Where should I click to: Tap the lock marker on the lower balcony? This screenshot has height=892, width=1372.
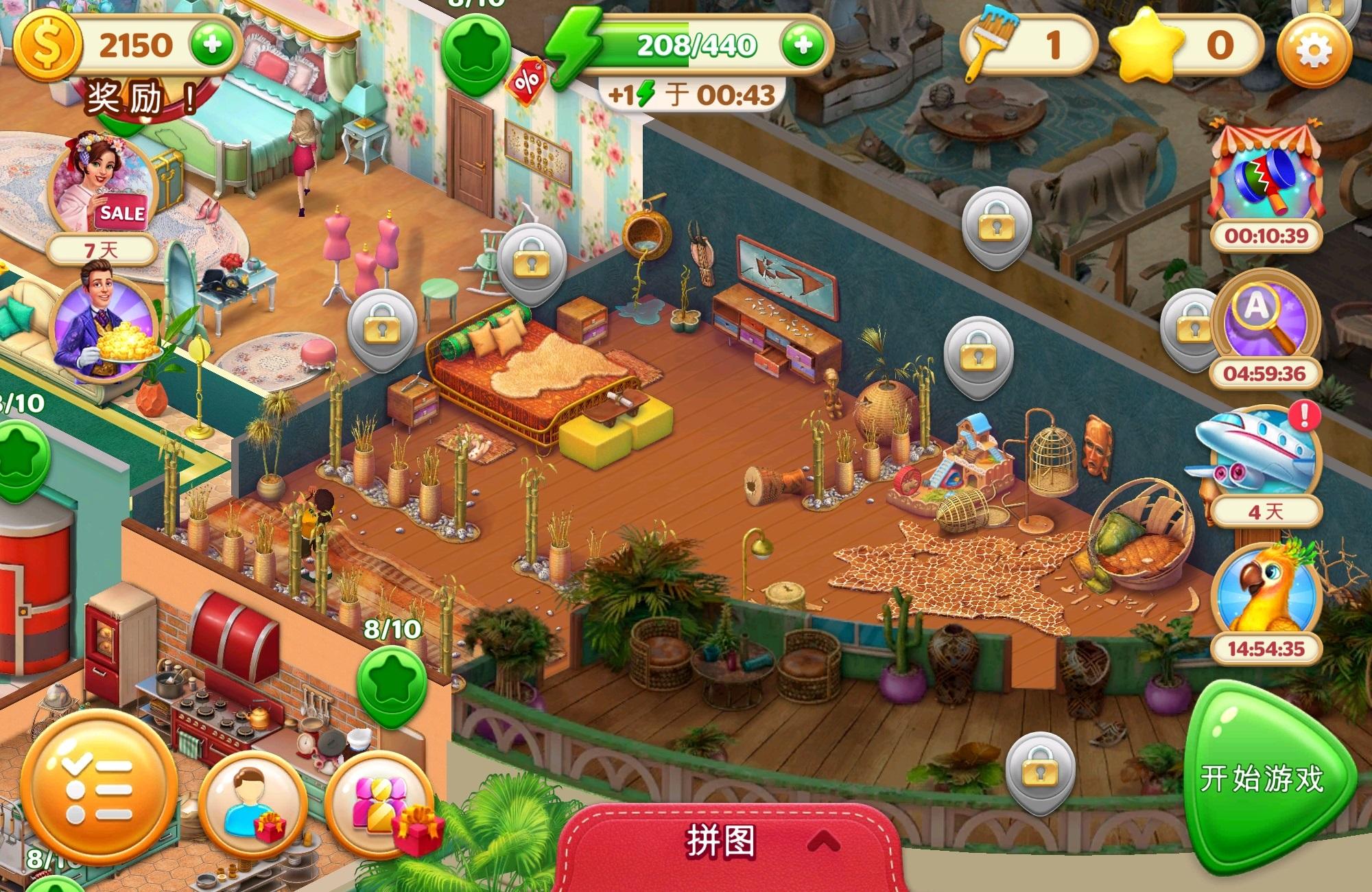[x=1040, y=772]
